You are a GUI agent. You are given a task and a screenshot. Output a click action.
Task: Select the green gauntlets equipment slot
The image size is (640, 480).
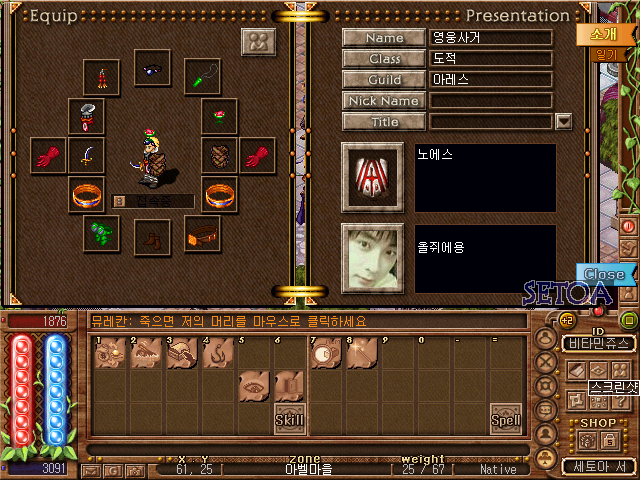(x=101, y=234)
